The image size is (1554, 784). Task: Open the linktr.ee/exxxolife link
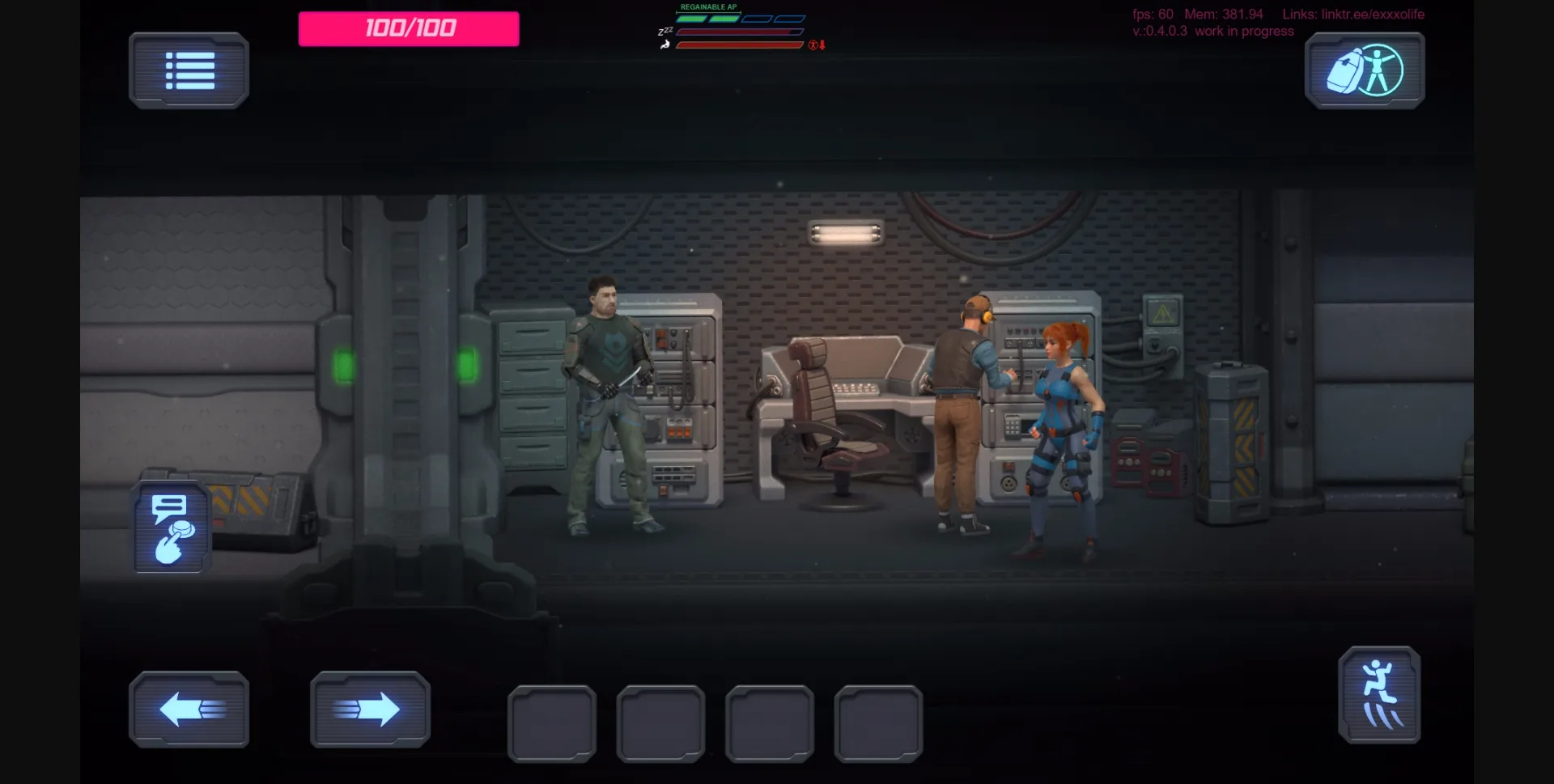(x=1371, y=14)
